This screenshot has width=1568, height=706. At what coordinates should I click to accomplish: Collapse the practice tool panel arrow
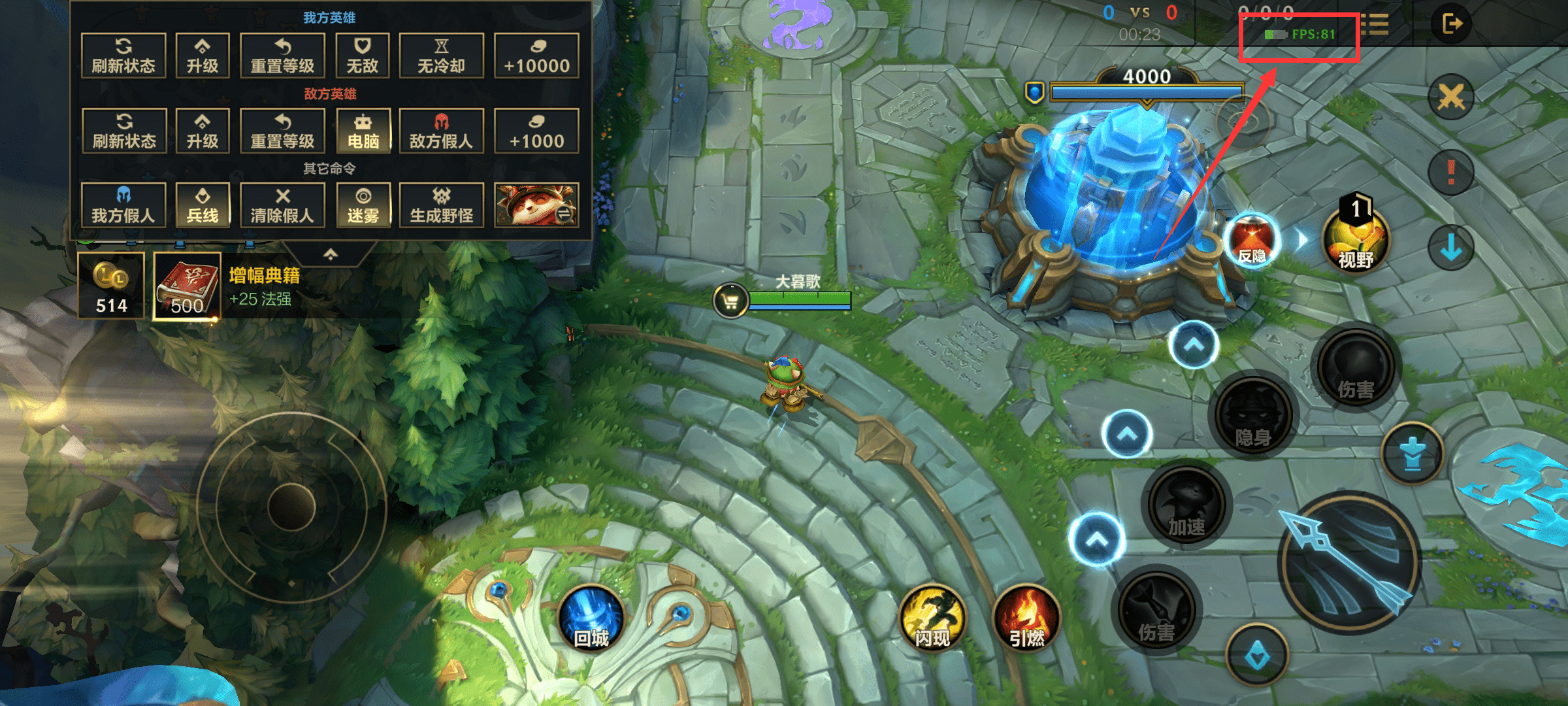point(331,254)
